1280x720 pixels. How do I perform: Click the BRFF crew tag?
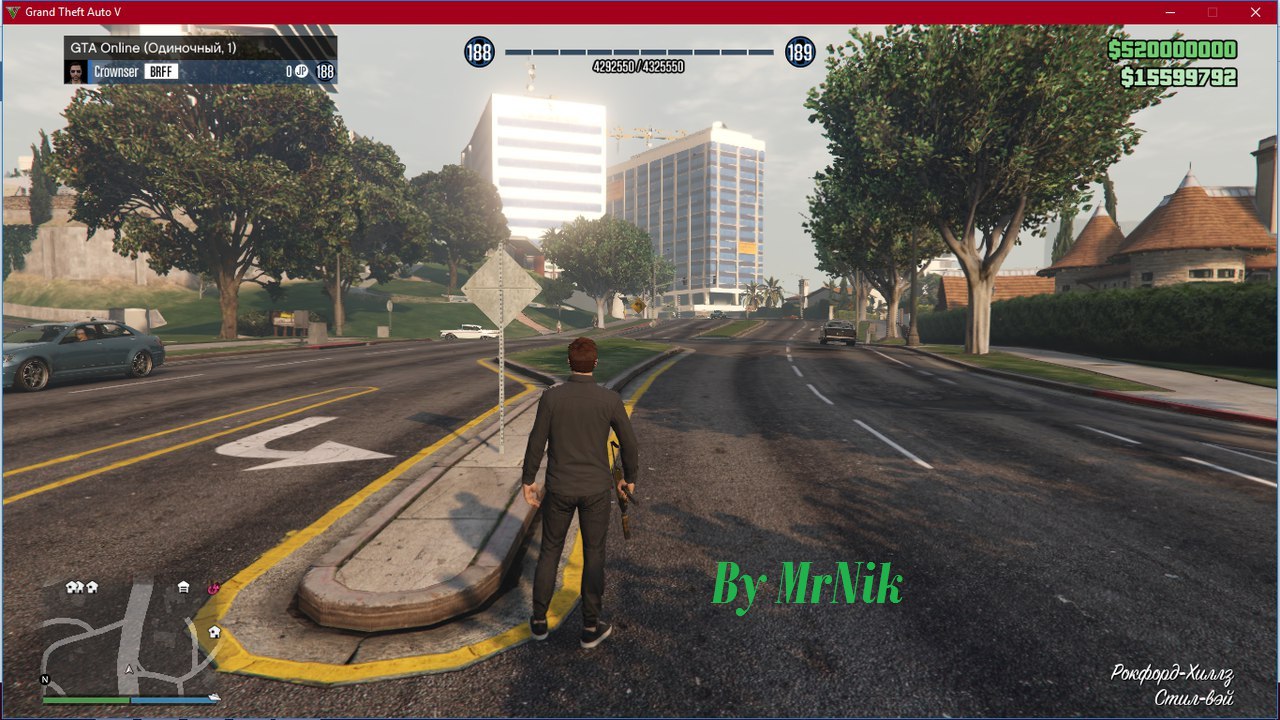click(x=161, y=72)
